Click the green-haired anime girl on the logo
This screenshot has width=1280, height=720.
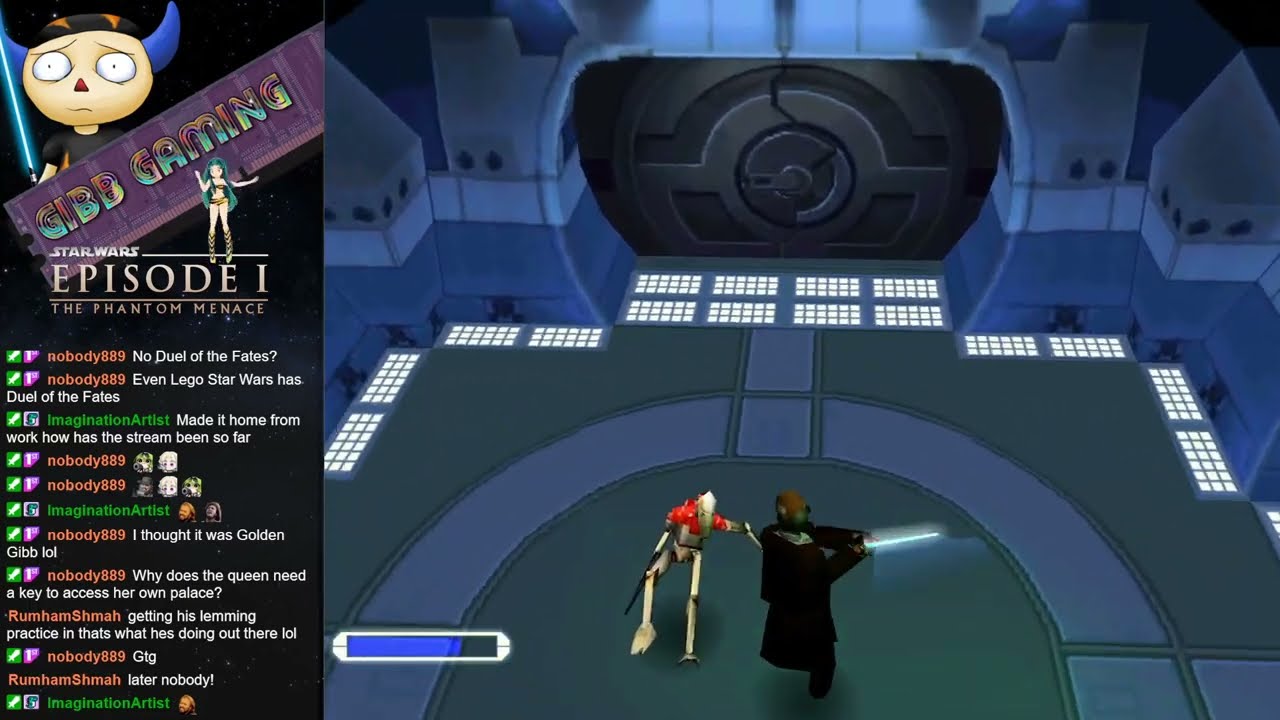point(218,190)
